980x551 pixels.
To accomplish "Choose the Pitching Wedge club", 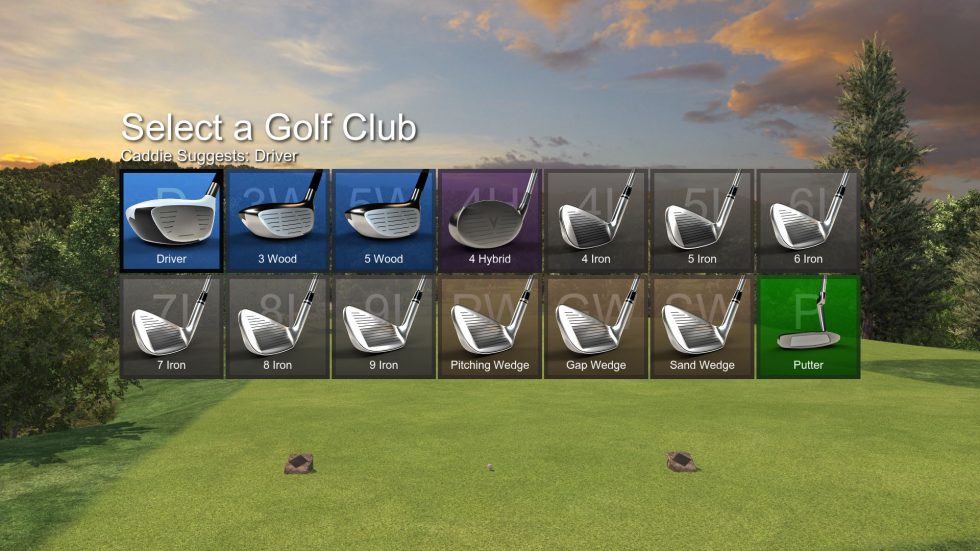I will pos(489,327).
